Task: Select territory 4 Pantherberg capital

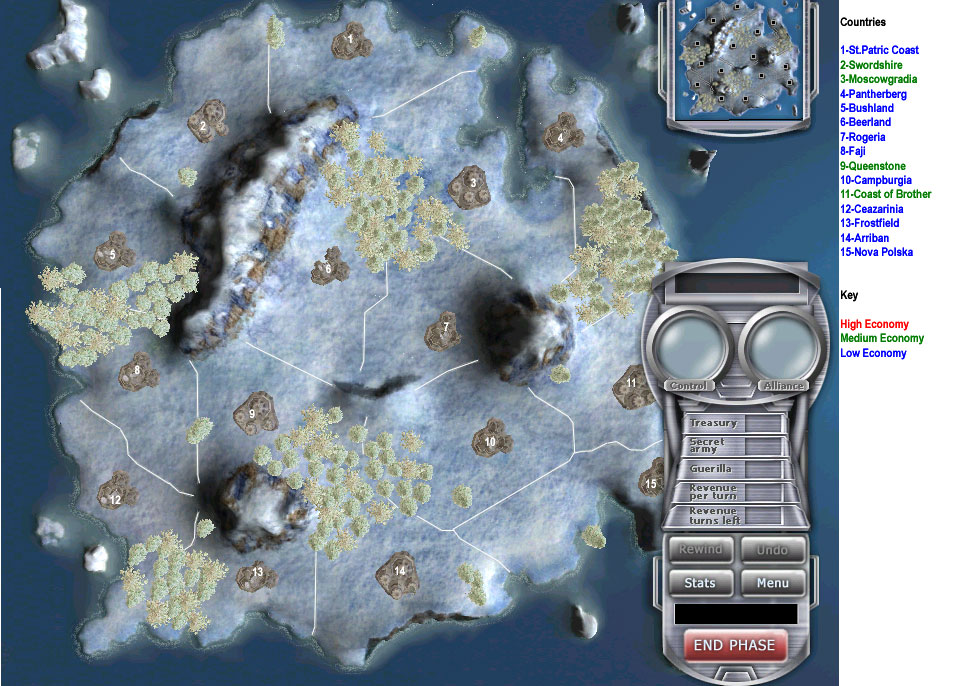Action: tap(561, 135)
